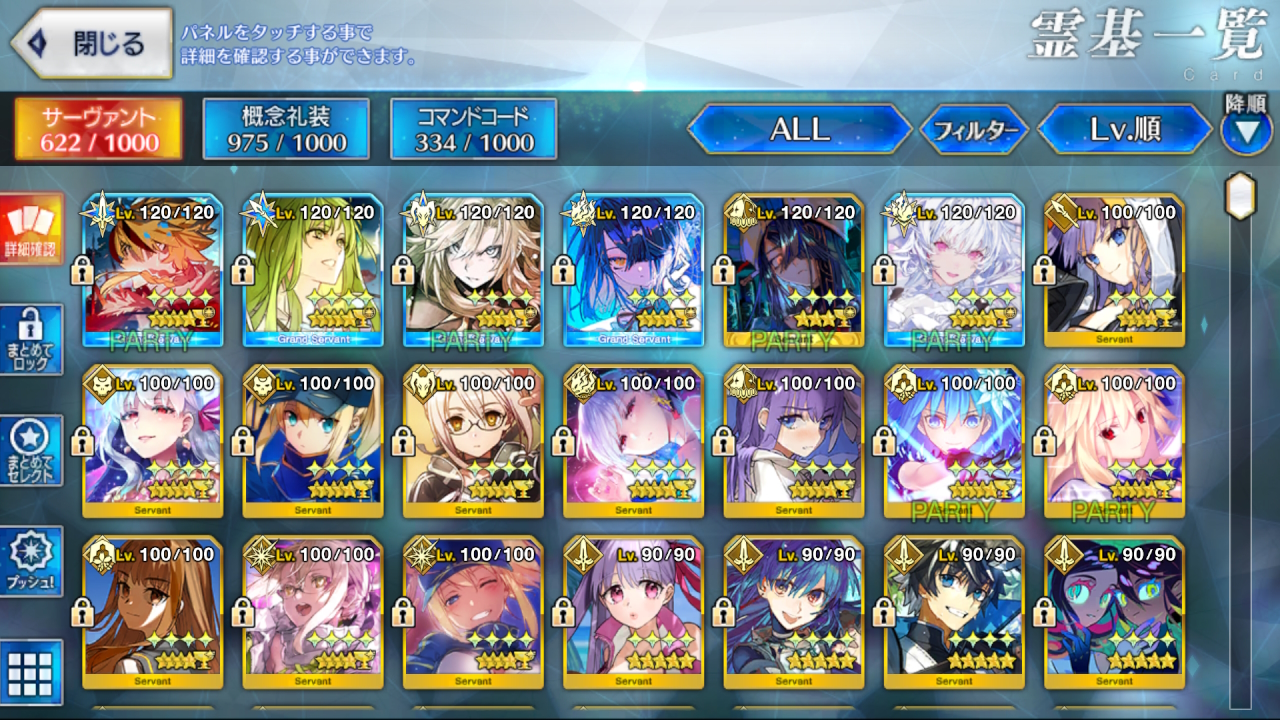The width and height of the screenshot is (1280, 720).
Task: Select the hooded purple-haired Lv.100 top-row card
Action: point(1114,270)
